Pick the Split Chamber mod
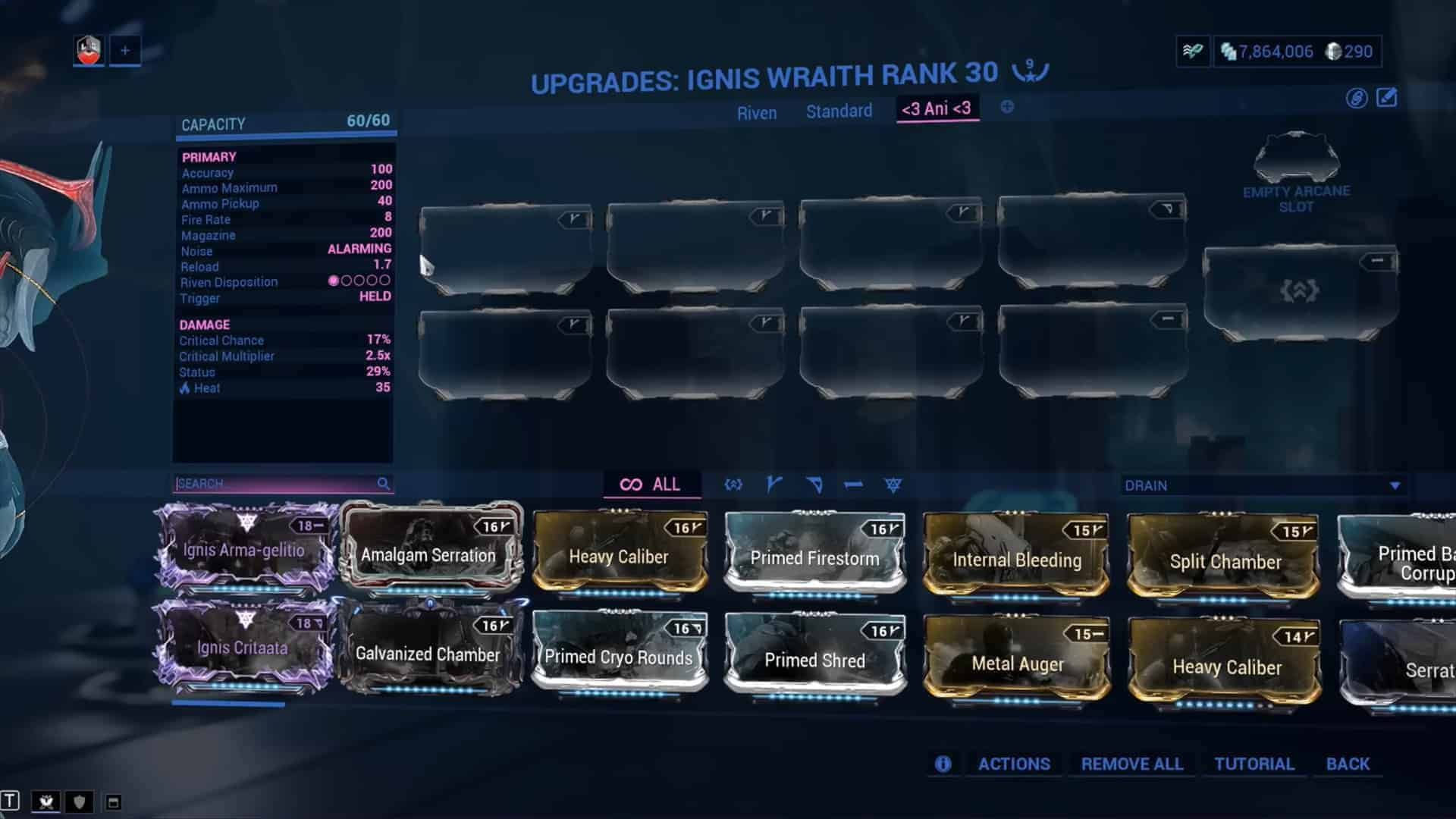 pos(1225,561)
